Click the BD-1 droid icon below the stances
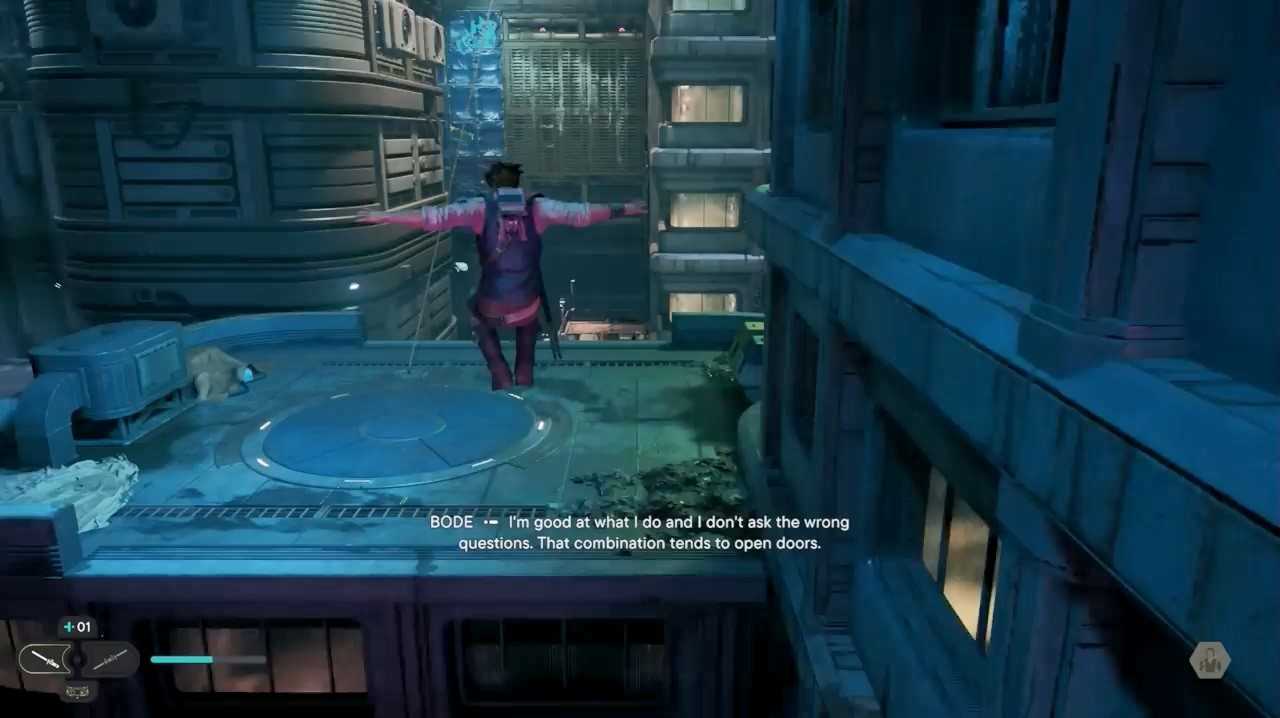This screenshot has width=1280, height=718. pos(77,689)
